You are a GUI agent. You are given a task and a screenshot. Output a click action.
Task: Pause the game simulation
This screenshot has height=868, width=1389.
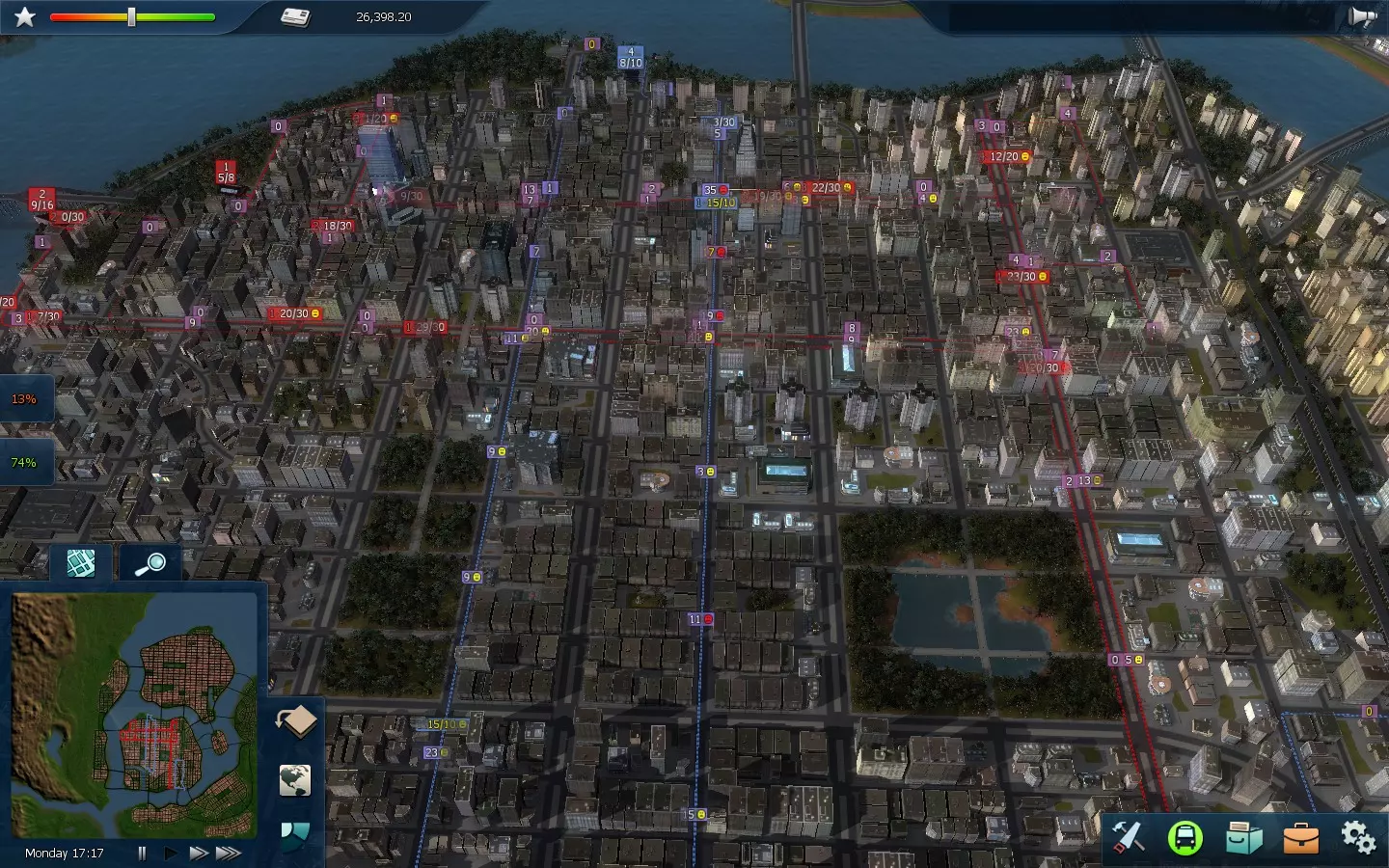pos(142,853)
